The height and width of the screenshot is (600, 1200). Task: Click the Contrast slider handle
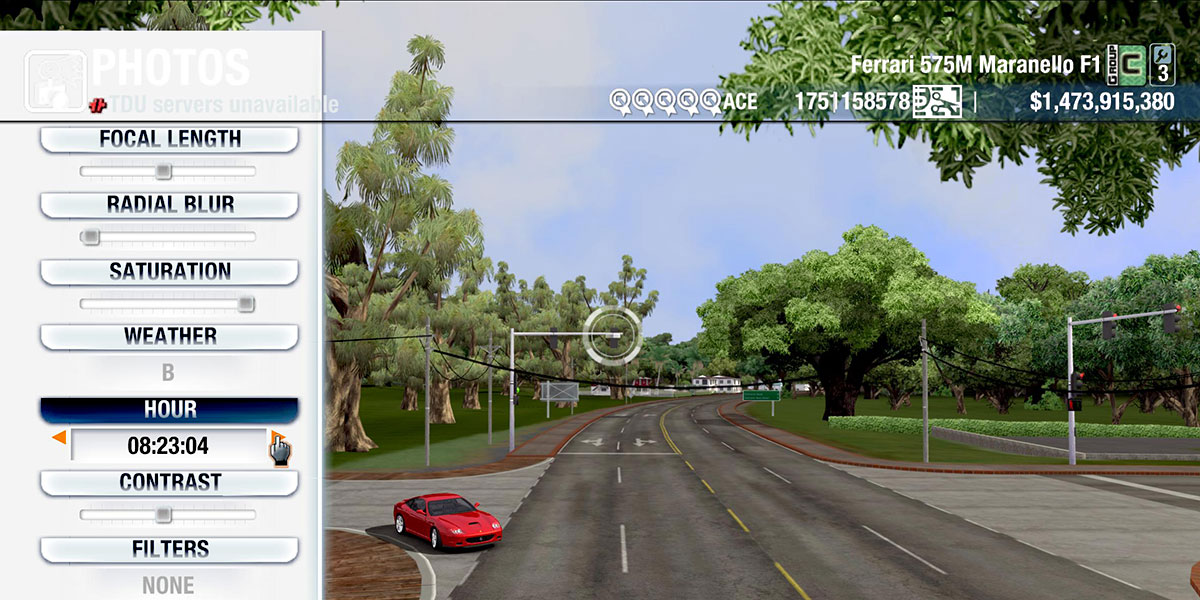coord(163,515)
